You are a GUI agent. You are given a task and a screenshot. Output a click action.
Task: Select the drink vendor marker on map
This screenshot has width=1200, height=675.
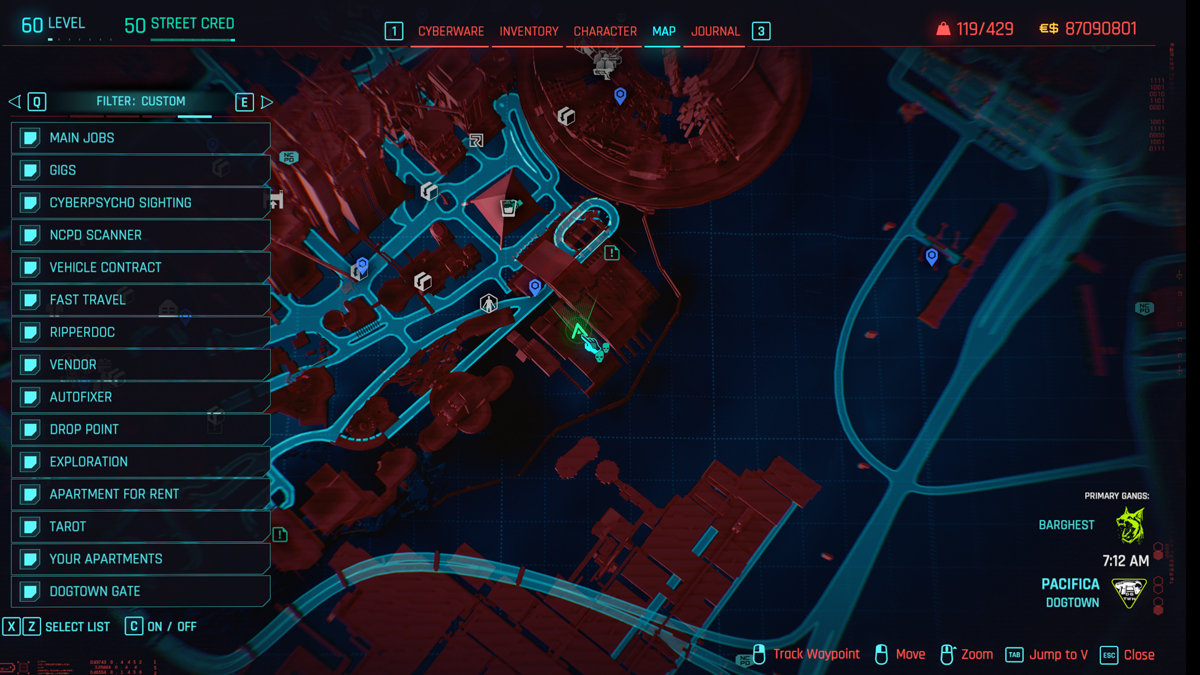tap(509, 208)
